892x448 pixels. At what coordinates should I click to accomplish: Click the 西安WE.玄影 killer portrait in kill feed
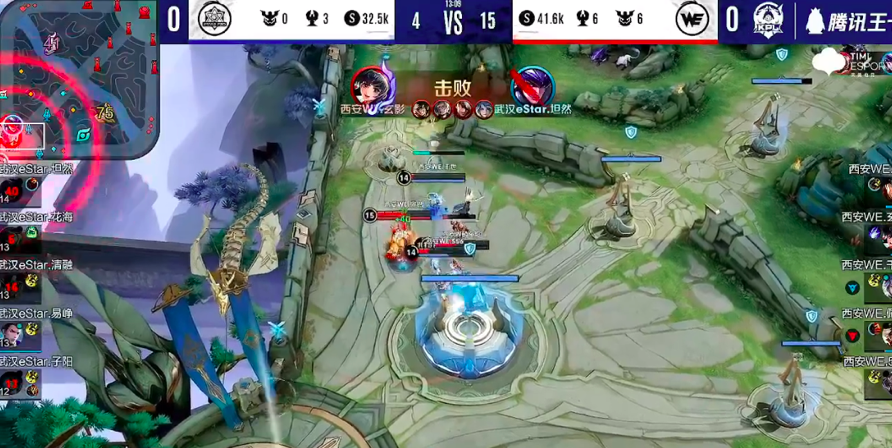[x=368, y=85]
